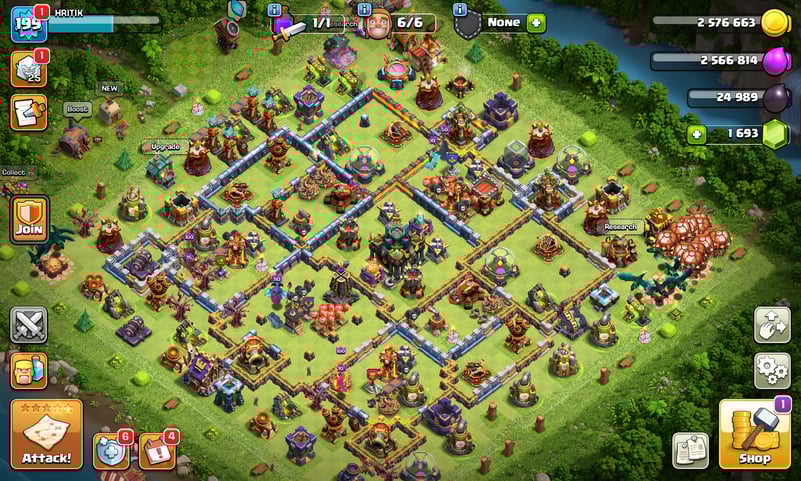Tap the Attack! map button
This screenshot has height=481, width=801.
pyautogui.click(x=46, y=435)
